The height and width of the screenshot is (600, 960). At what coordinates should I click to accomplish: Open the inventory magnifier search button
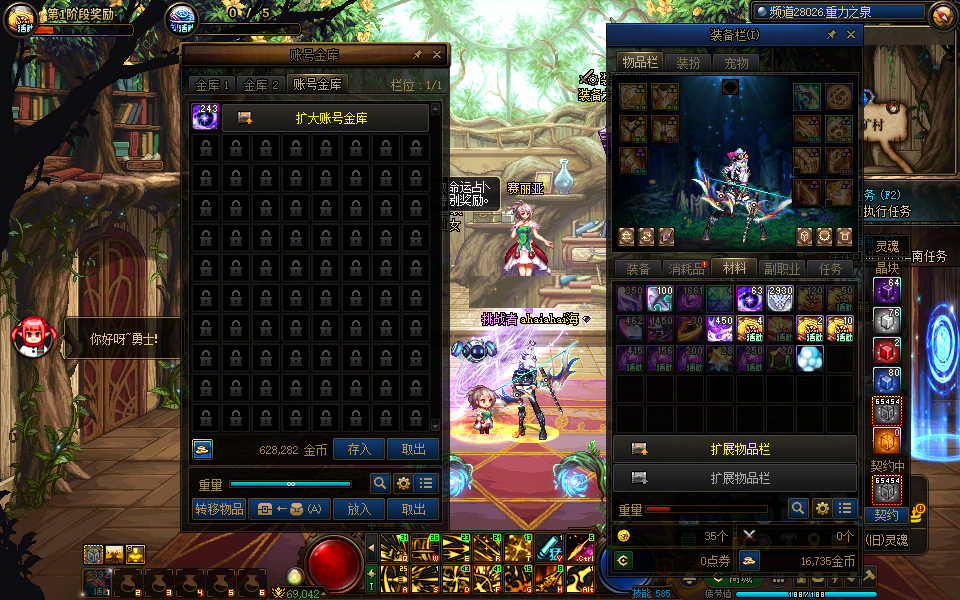[x=797, y=509]
